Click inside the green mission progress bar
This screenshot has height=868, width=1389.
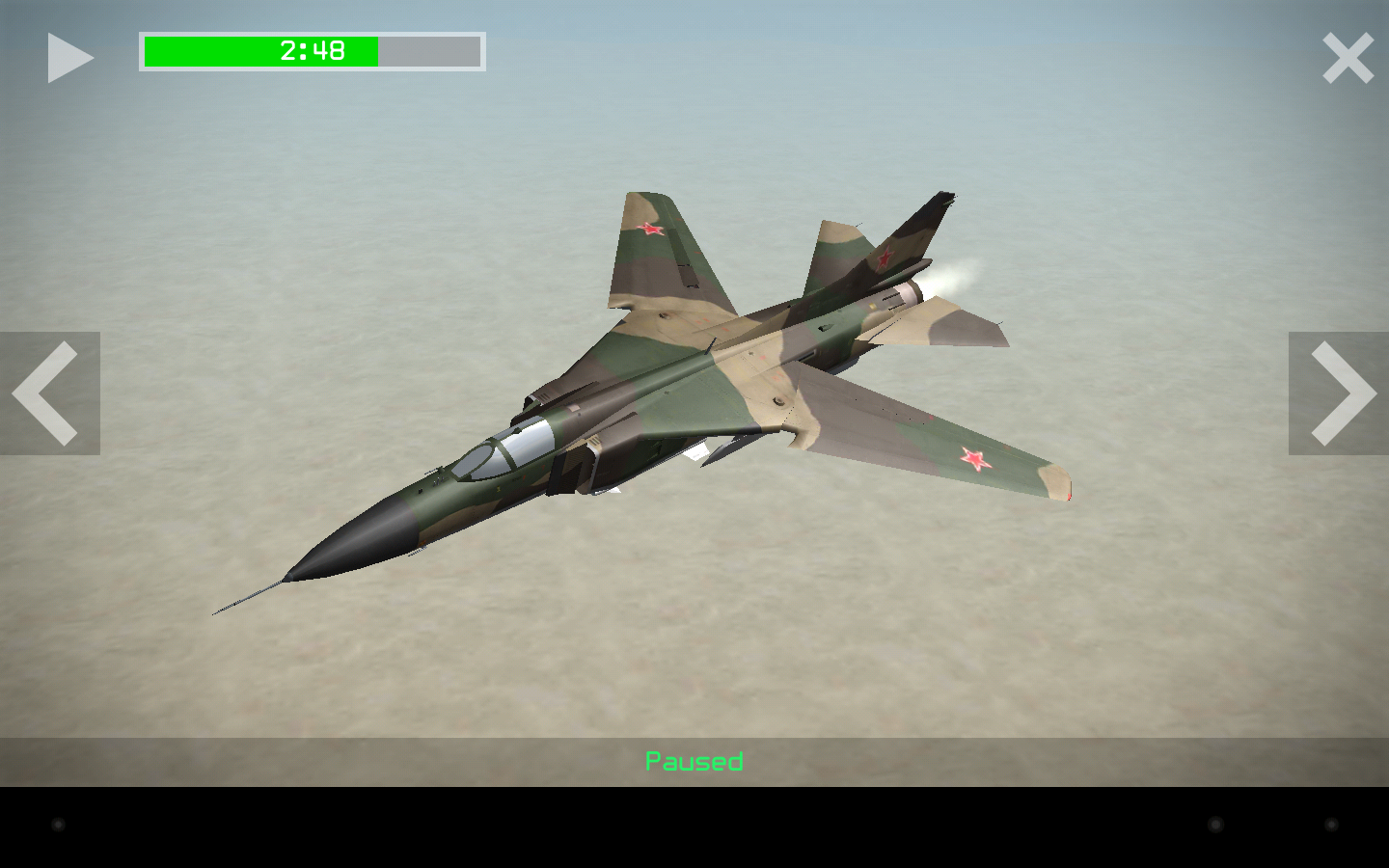click(260, 50)
